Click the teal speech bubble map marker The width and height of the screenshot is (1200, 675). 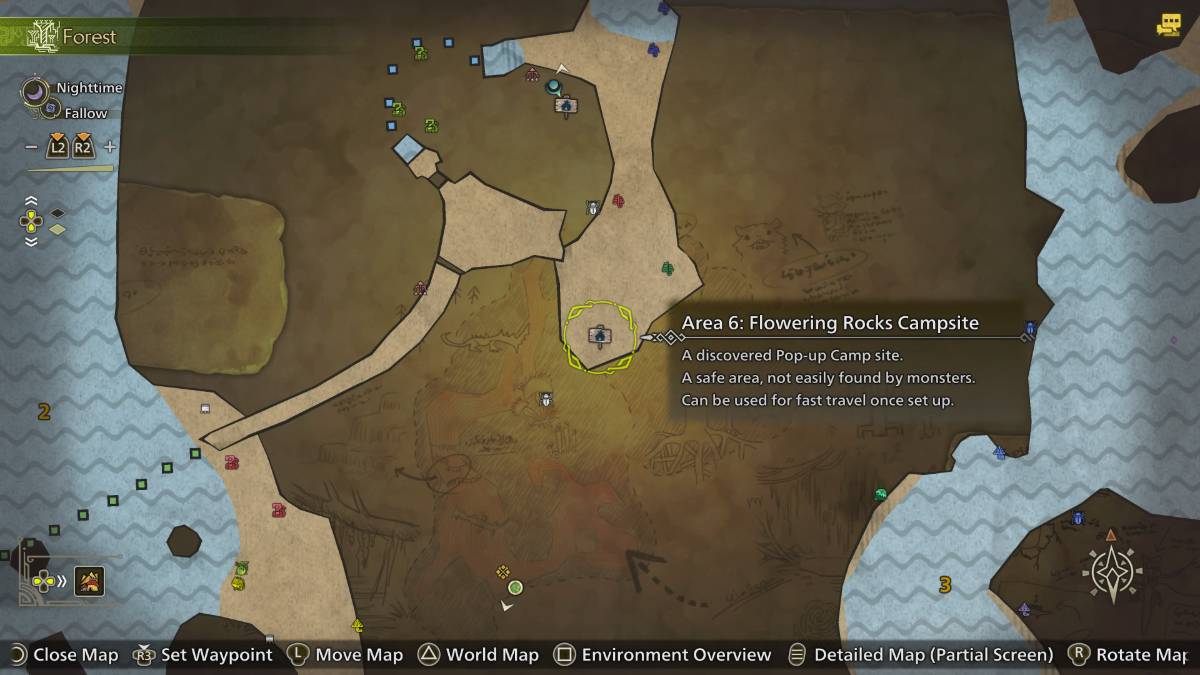[552, 87]
